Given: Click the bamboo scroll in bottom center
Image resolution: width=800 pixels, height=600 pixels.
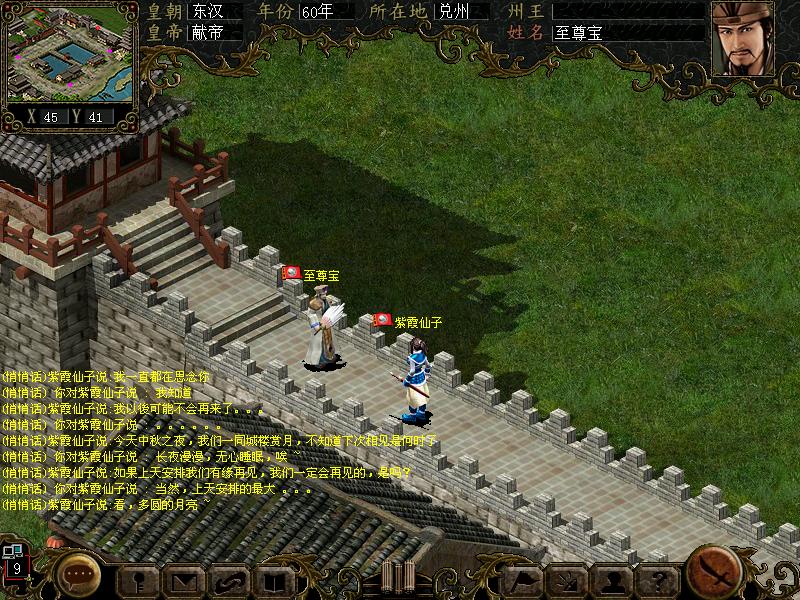Looking at the screenshot, I should coord(396,577).
